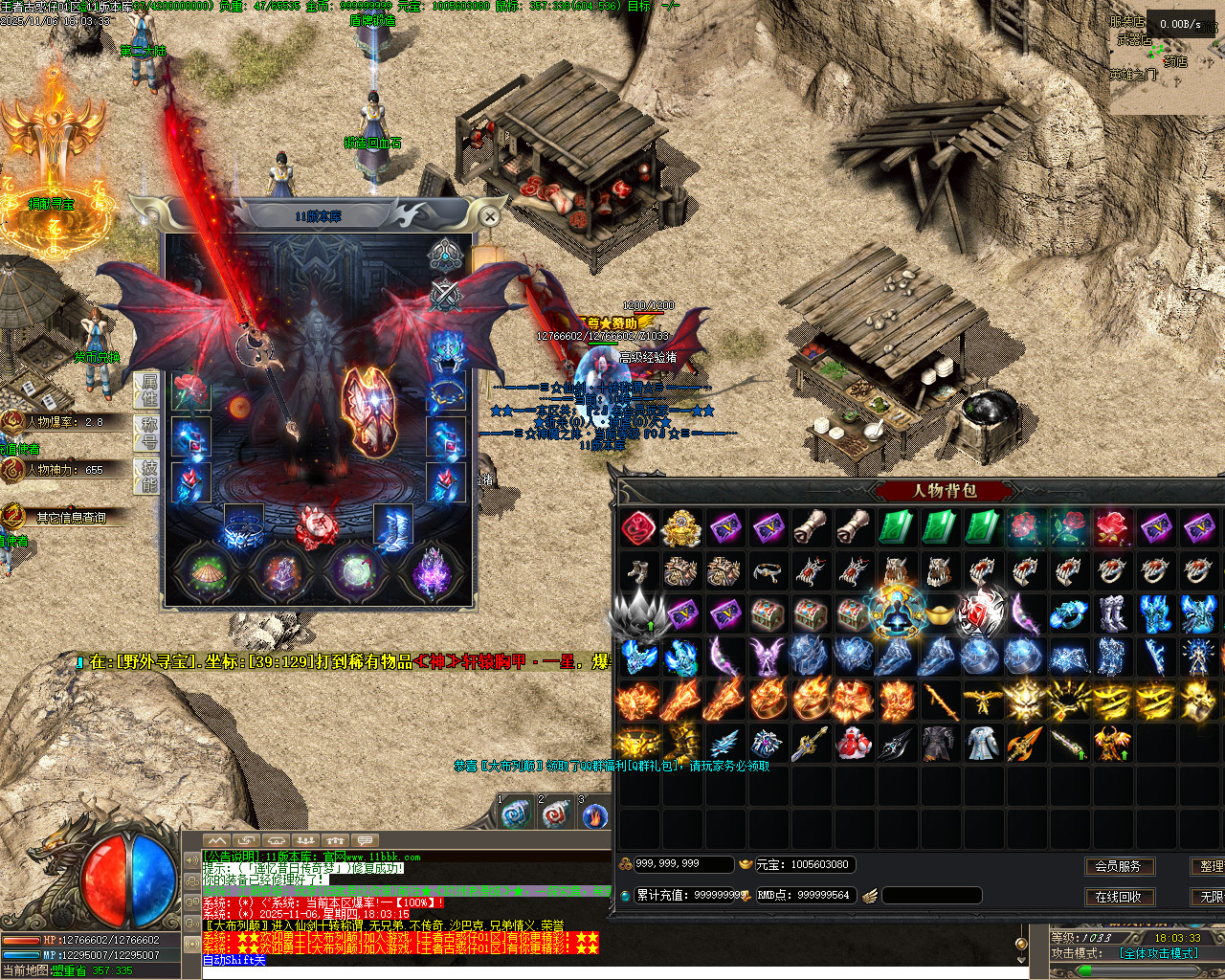The height and width of the screenshot is (980, 1225).
Task: Select the red-white potion bottle item
Action: [x=854, y=743]
